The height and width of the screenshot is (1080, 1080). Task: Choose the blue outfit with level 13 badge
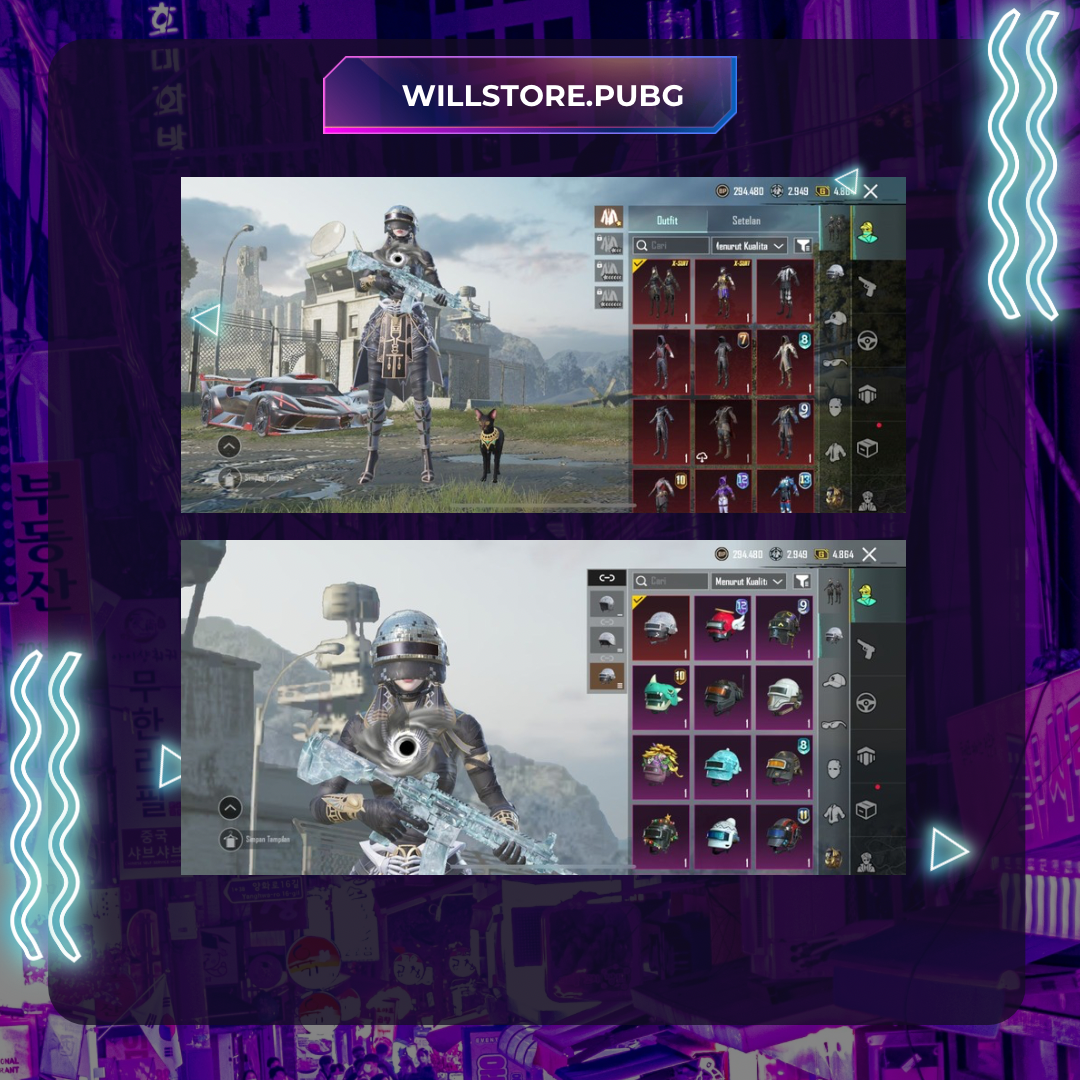click(785, 491)
